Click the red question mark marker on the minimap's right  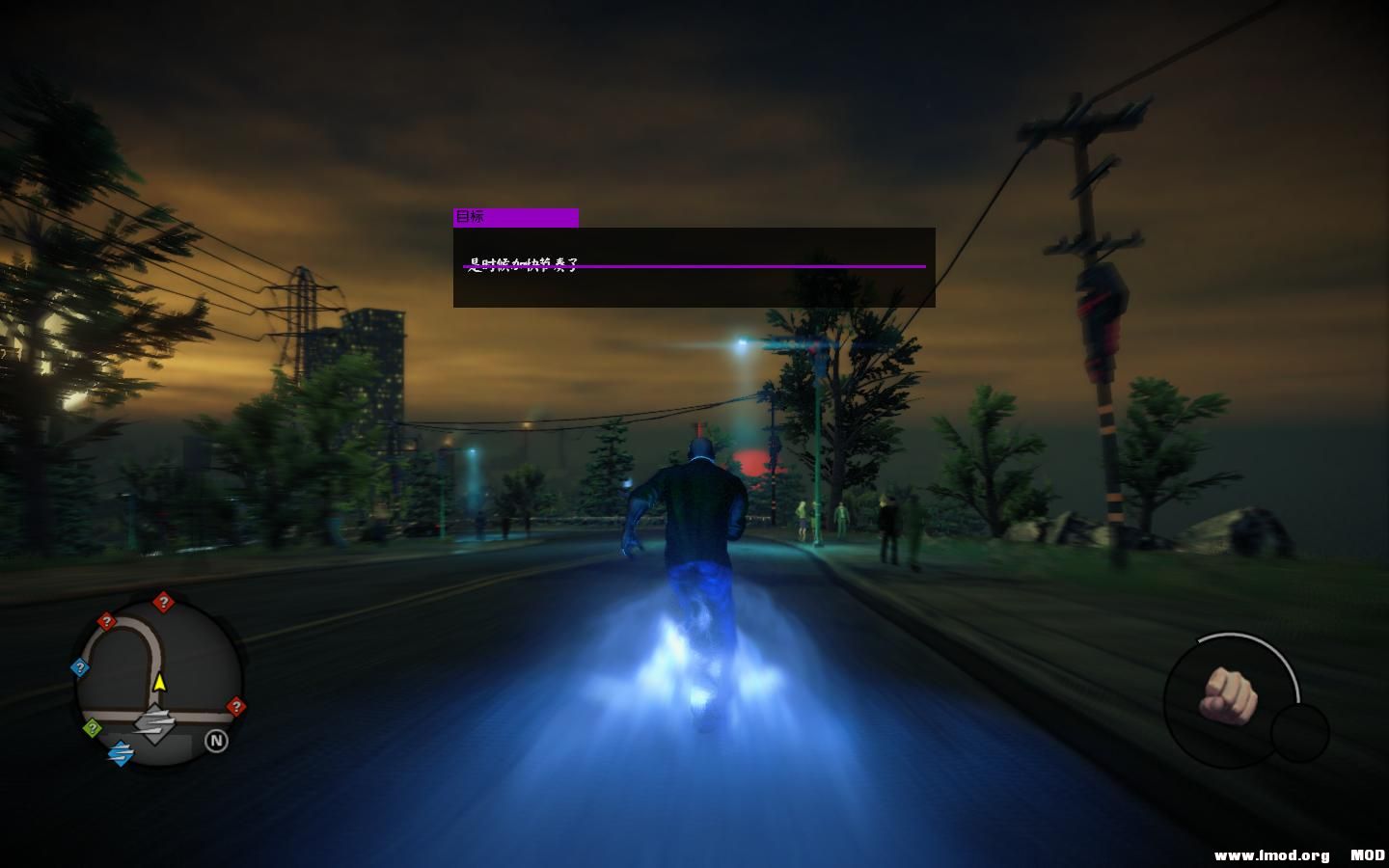237,705
